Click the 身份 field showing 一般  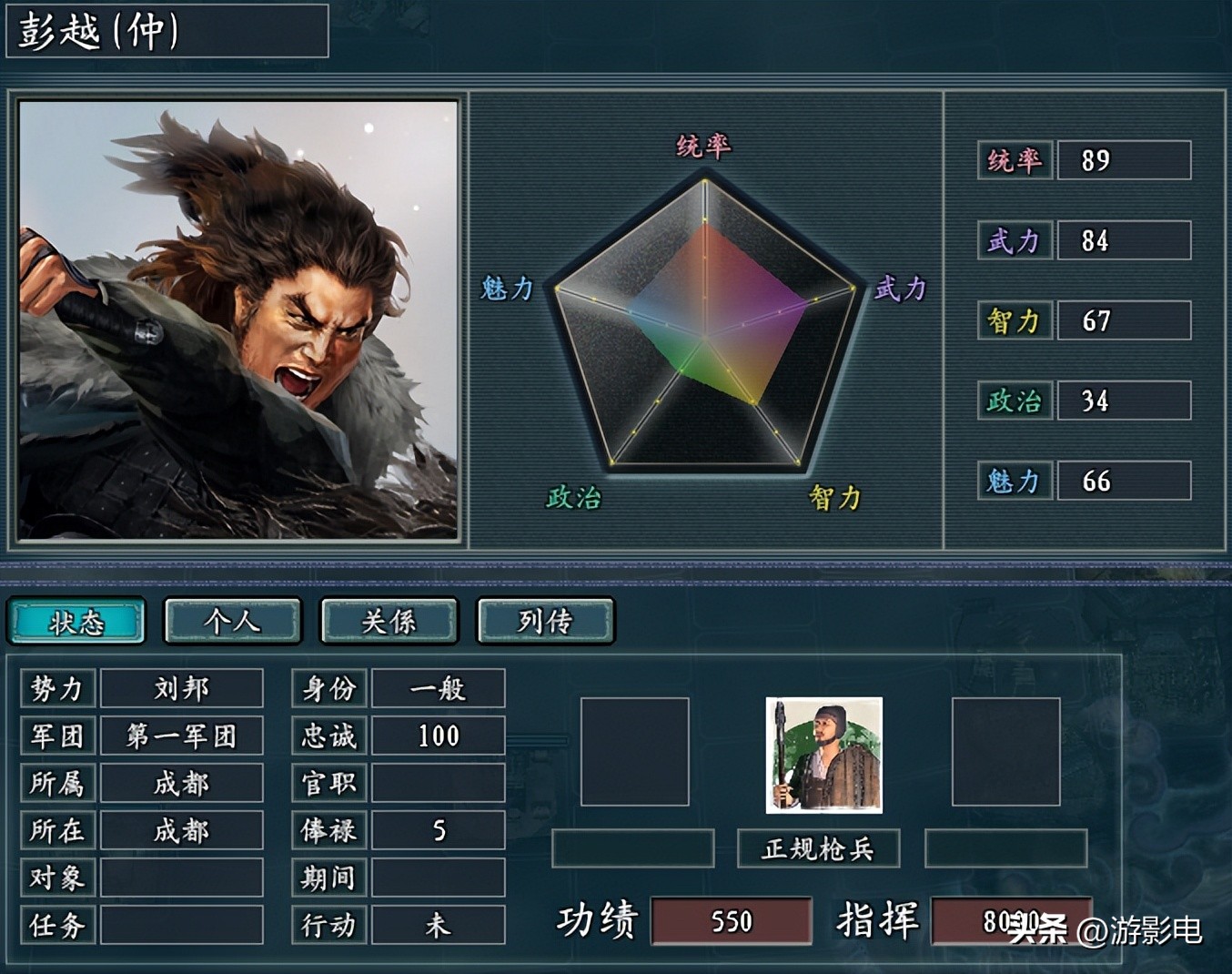coord(437,688)
